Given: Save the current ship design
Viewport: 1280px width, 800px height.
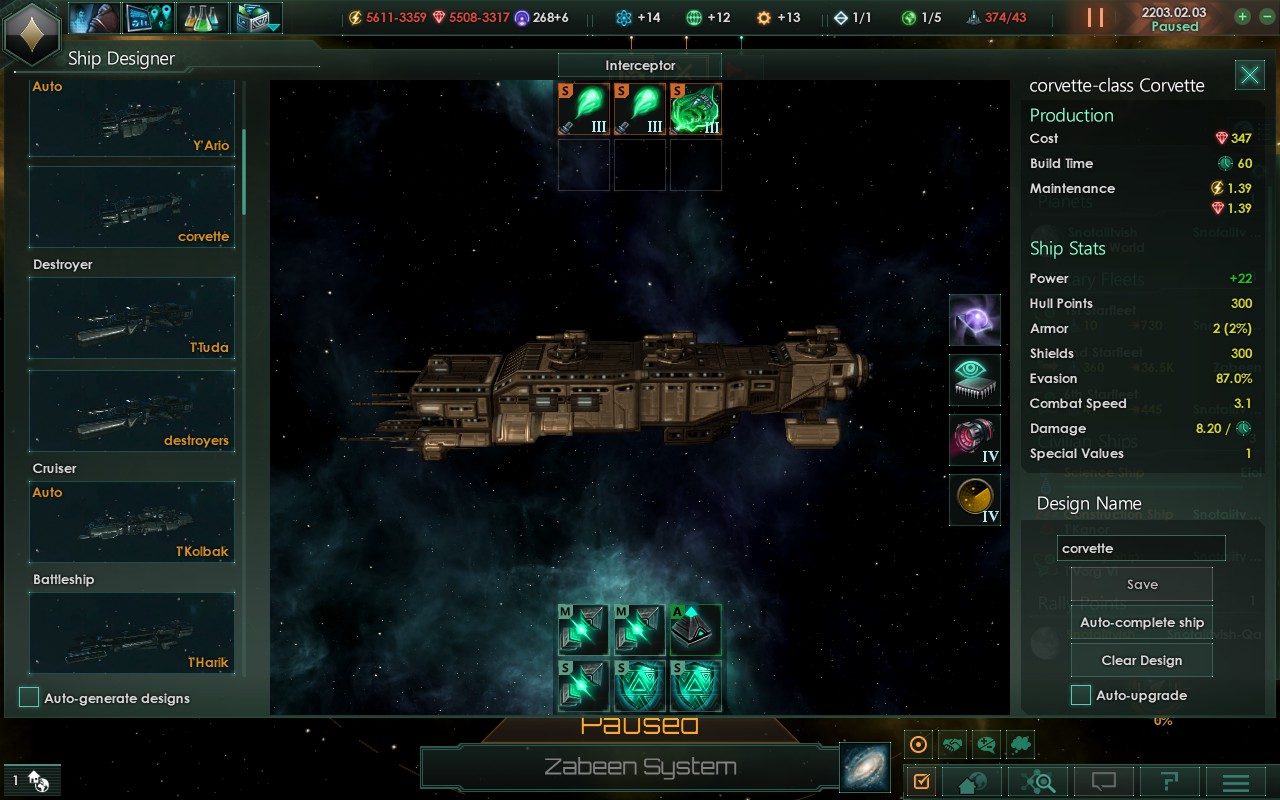Looking at the screenshot, I should (x=1141, y=585).
